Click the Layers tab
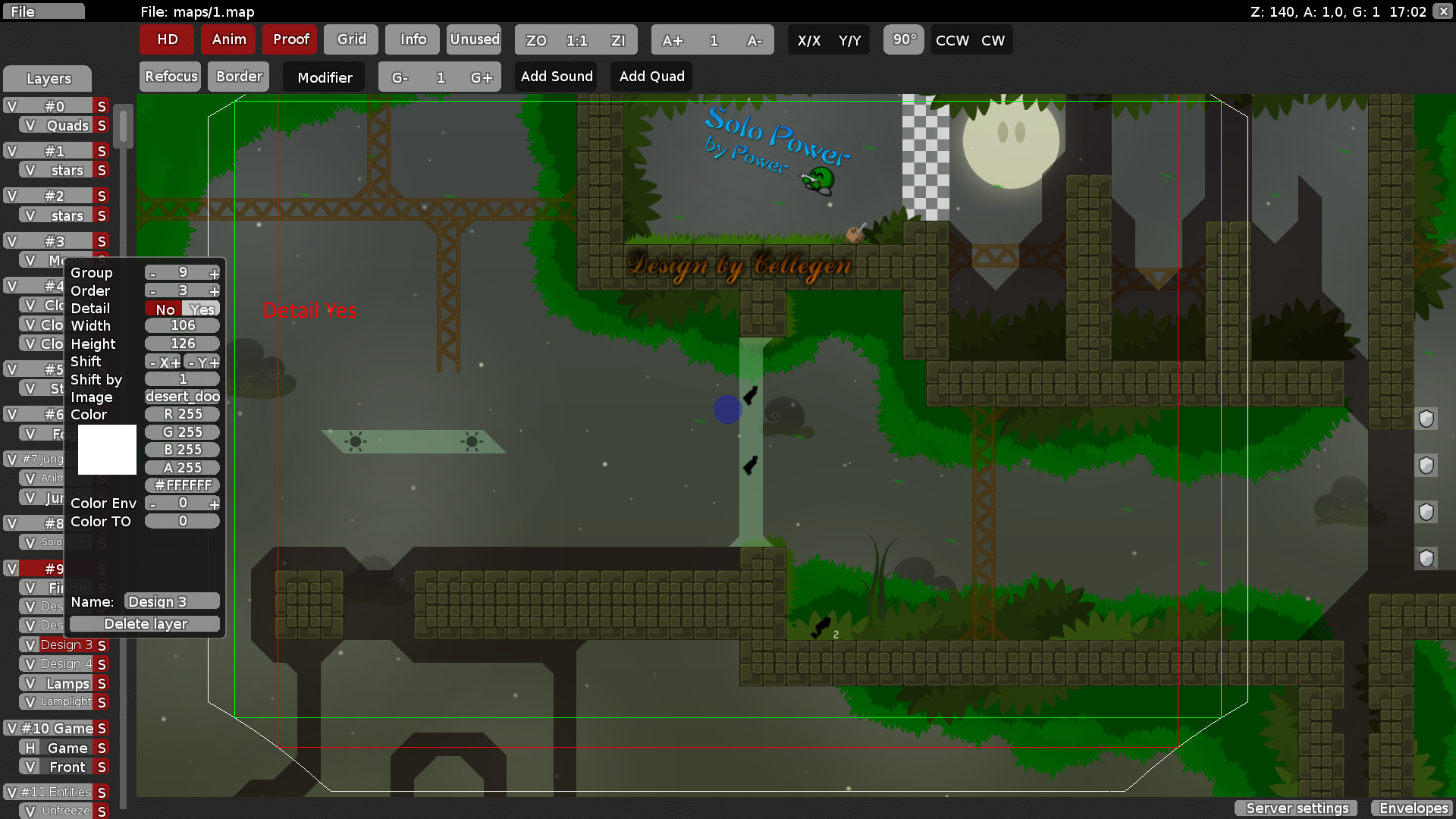The width and height of the screenshot is (1456, 819). point(48,78)
